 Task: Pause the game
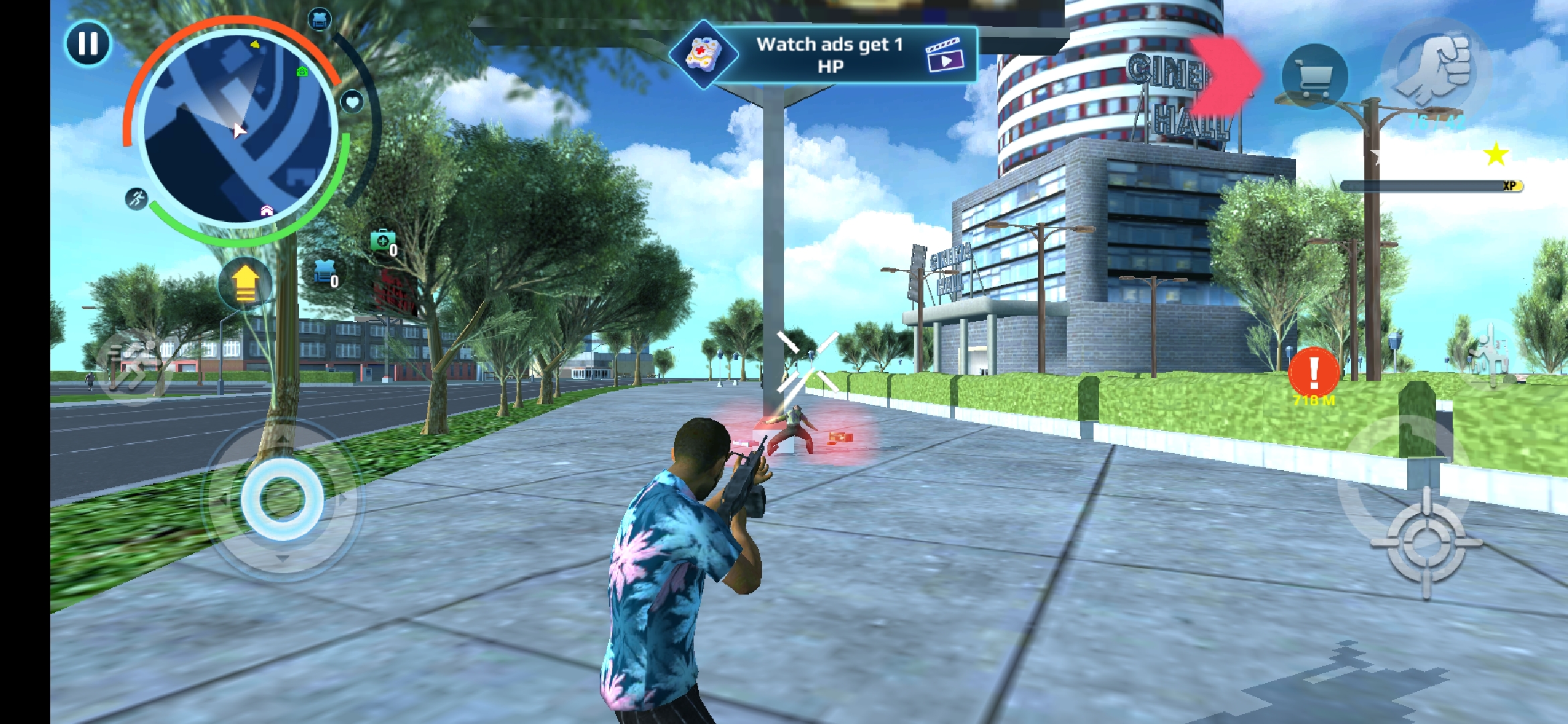(x=88, y=44)
